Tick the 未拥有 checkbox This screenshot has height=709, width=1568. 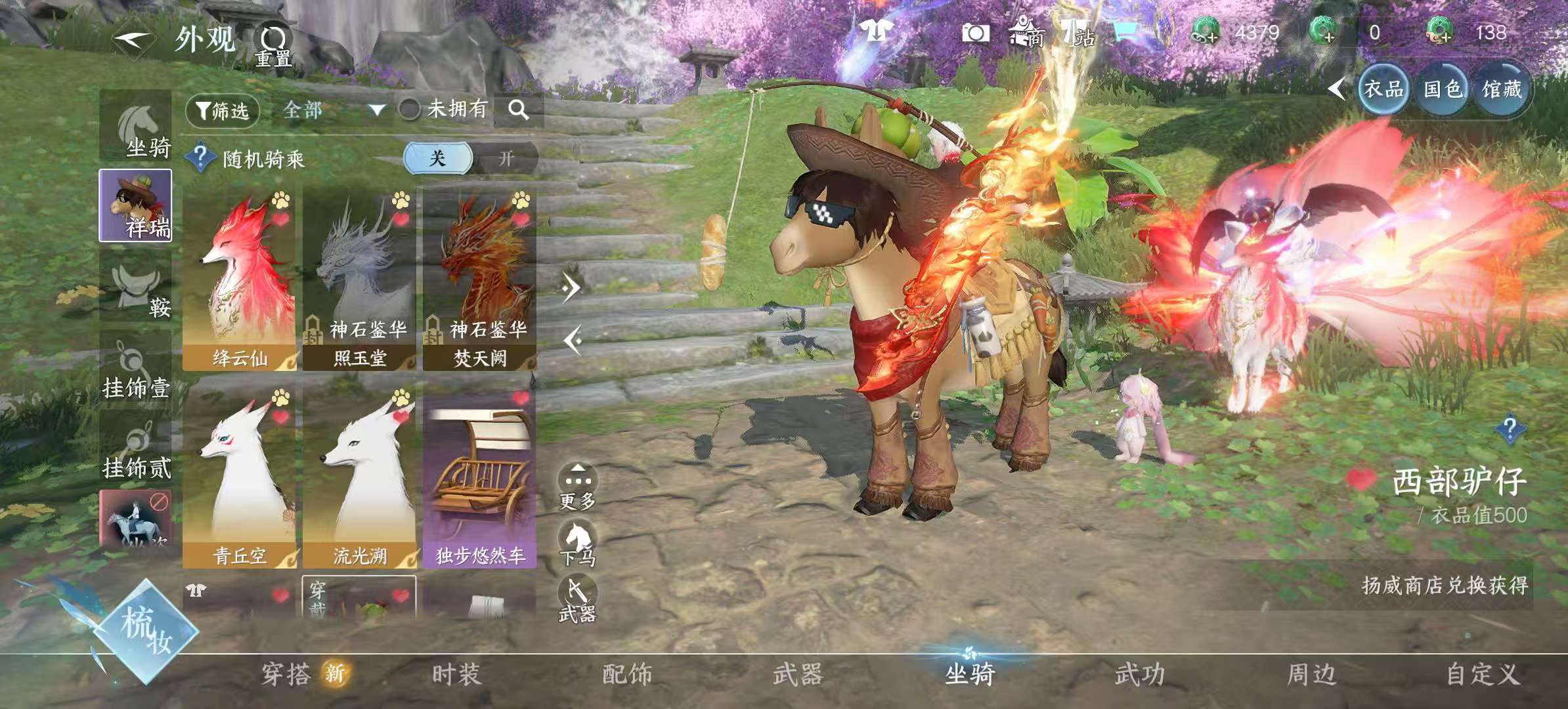[x=409, y=110]
